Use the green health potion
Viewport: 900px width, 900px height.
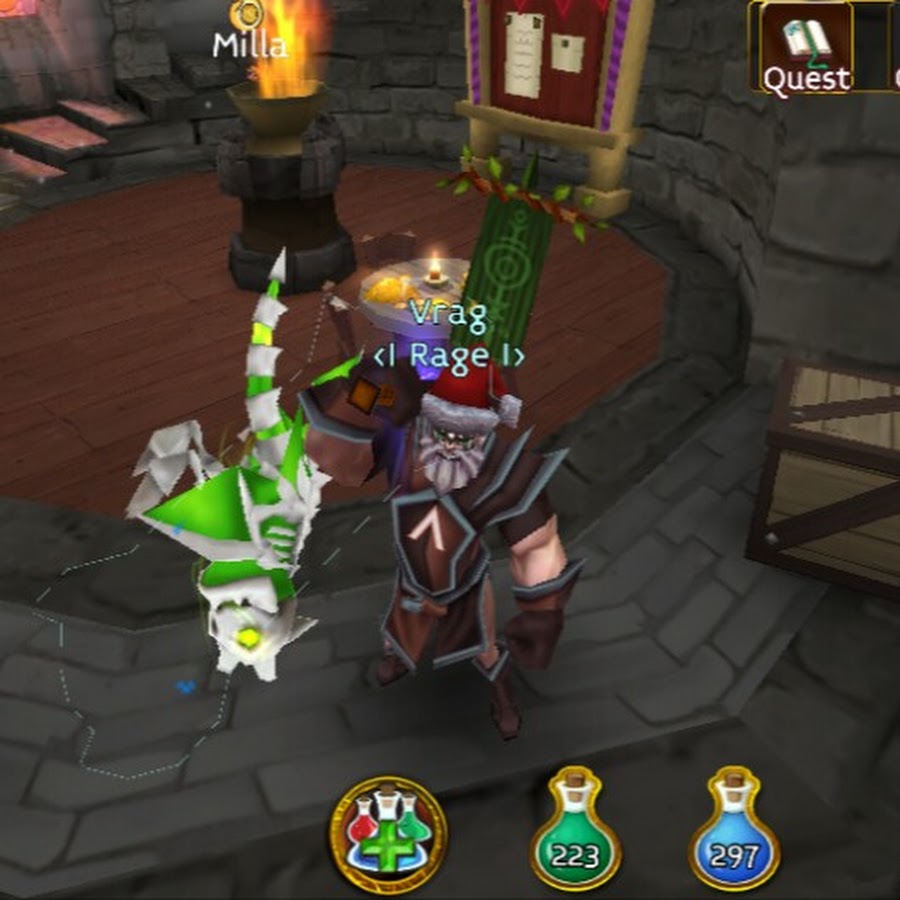tap(575, 832)
